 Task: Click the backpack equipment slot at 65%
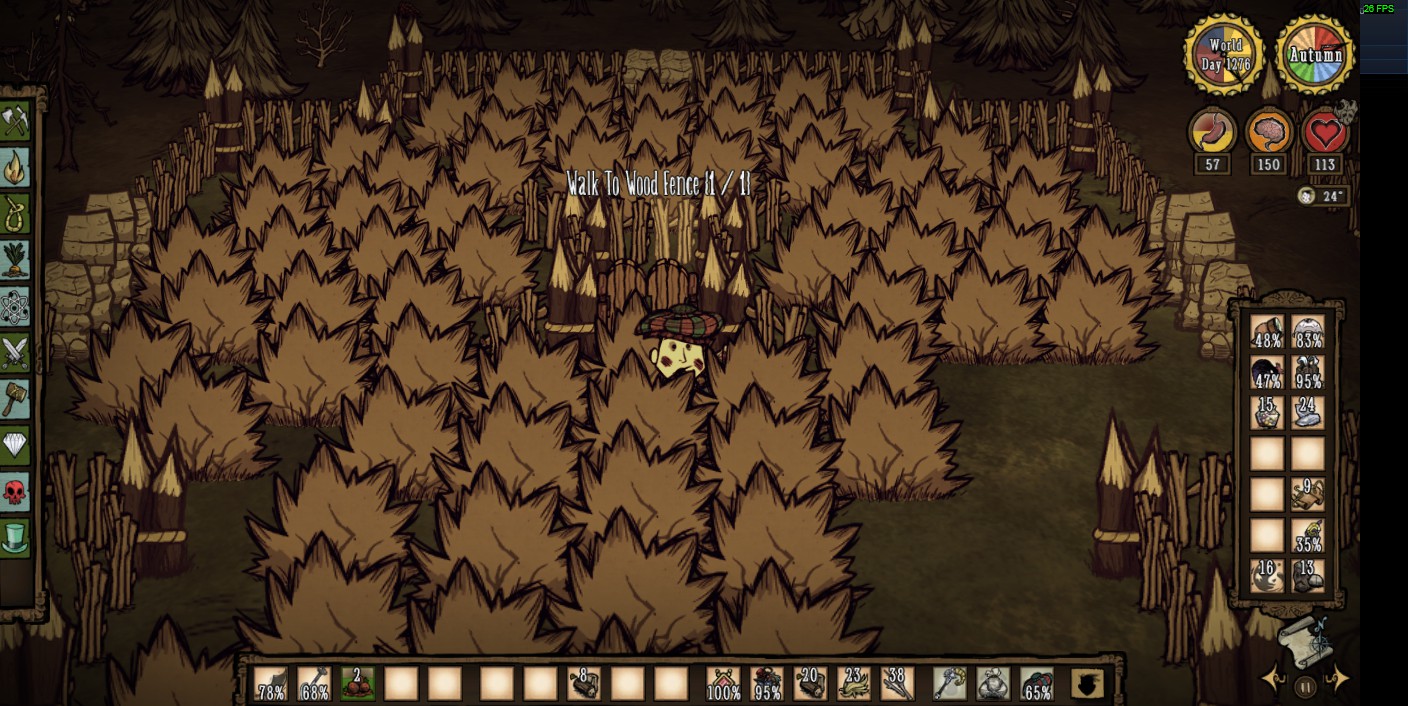click(1037, 684)
